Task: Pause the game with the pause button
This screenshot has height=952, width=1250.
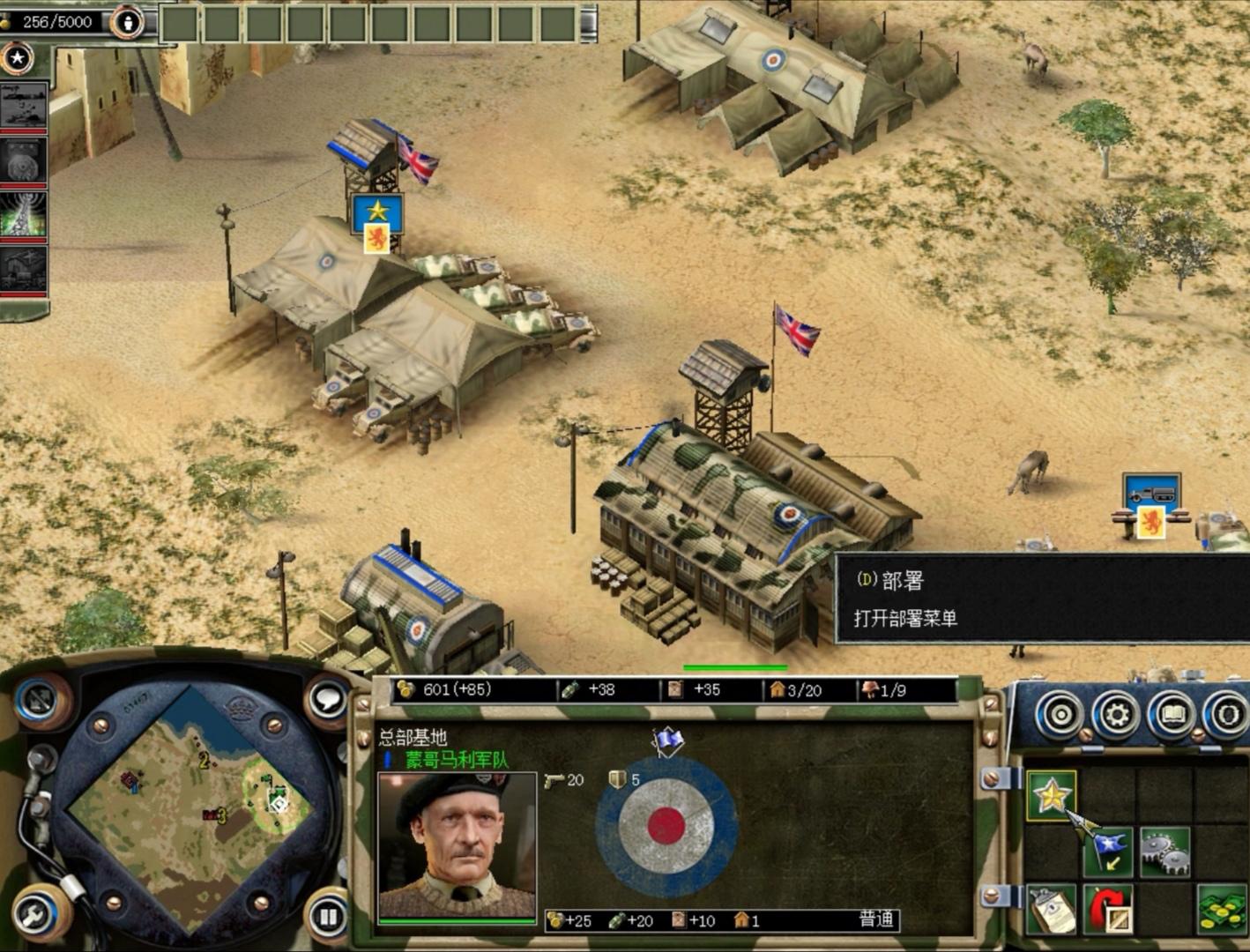Action: 328,917
